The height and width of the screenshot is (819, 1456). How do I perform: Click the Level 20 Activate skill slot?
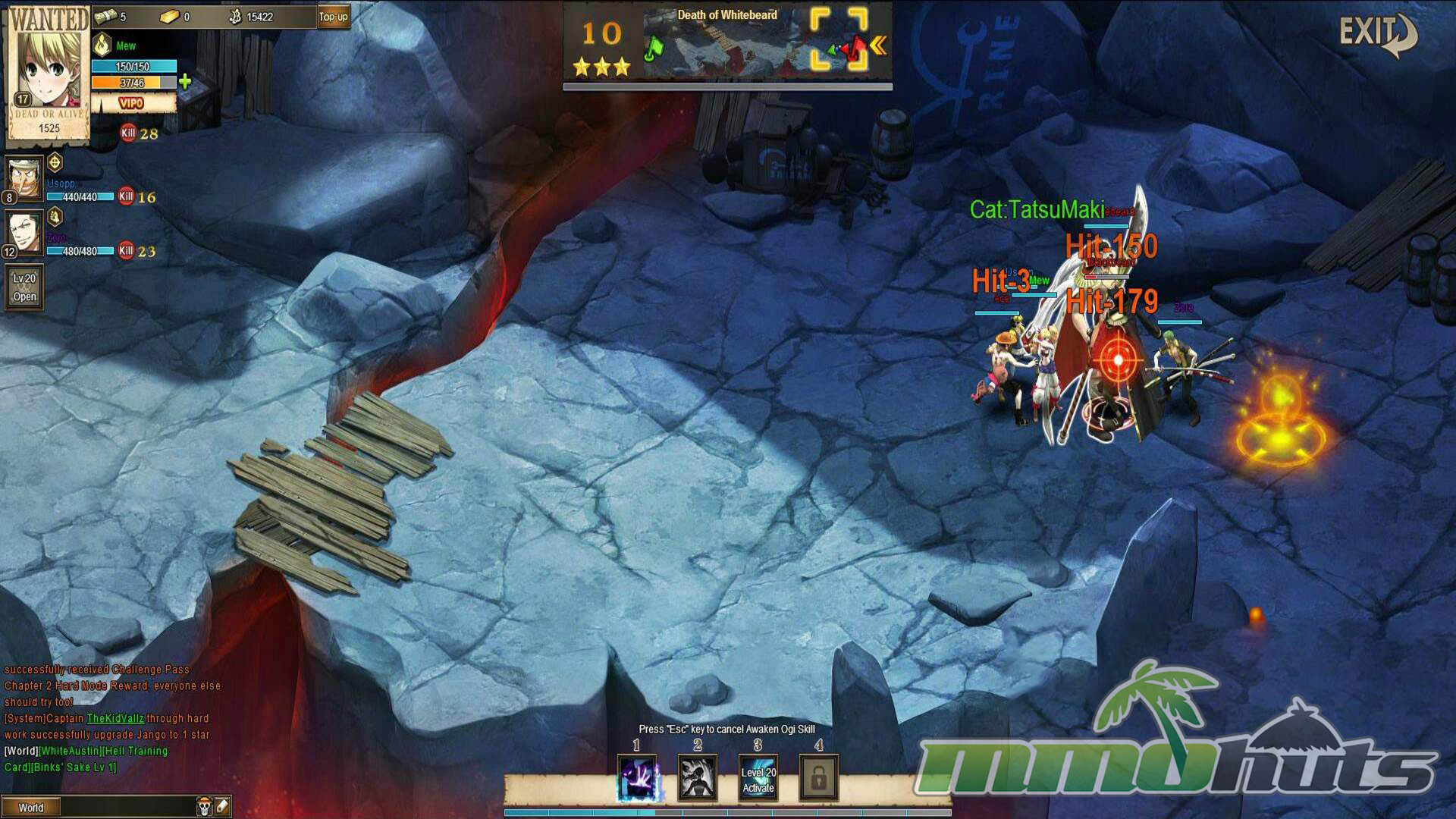758,778
